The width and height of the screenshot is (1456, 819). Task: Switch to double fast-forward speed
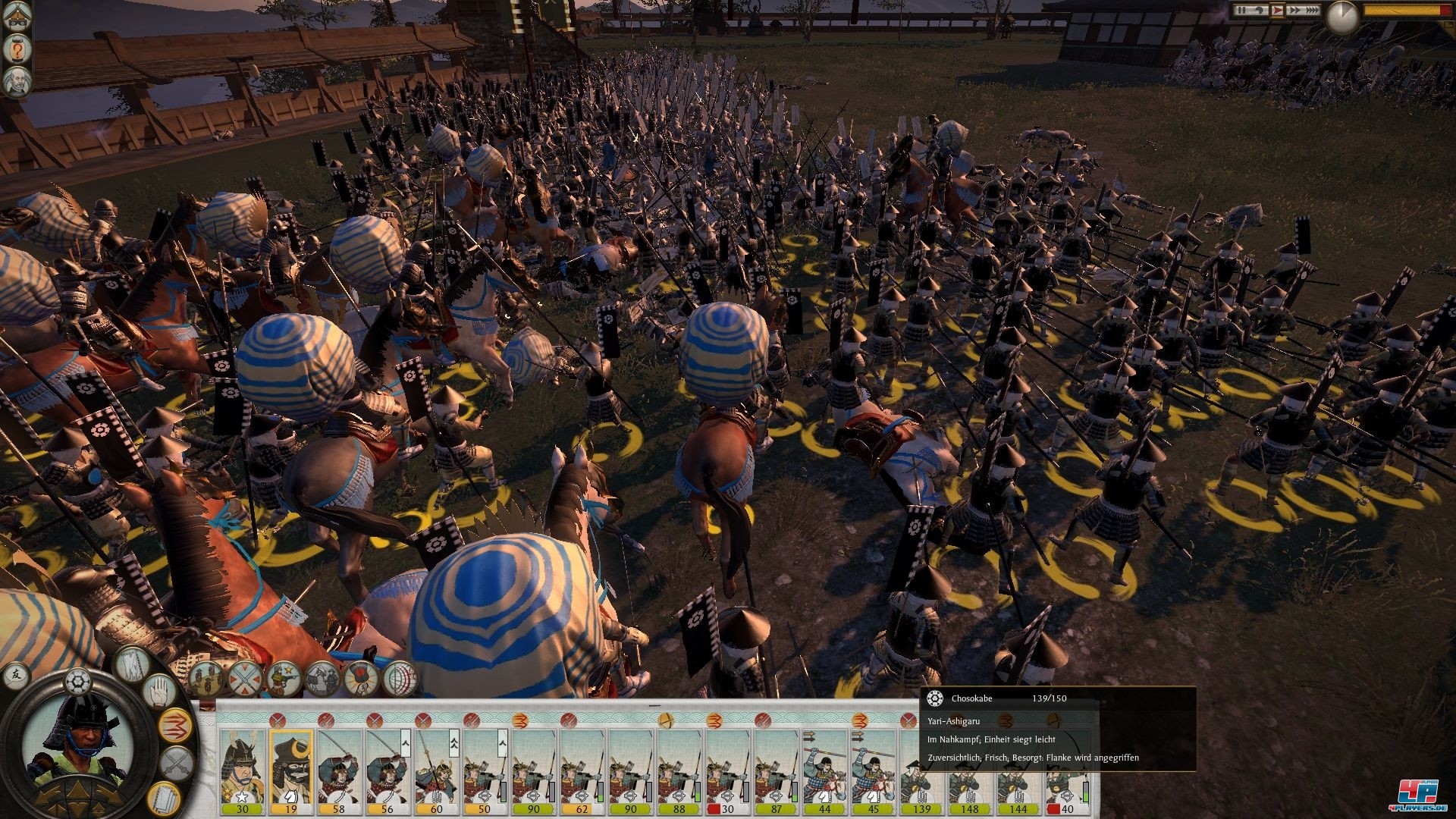(x=1294, y=11)
